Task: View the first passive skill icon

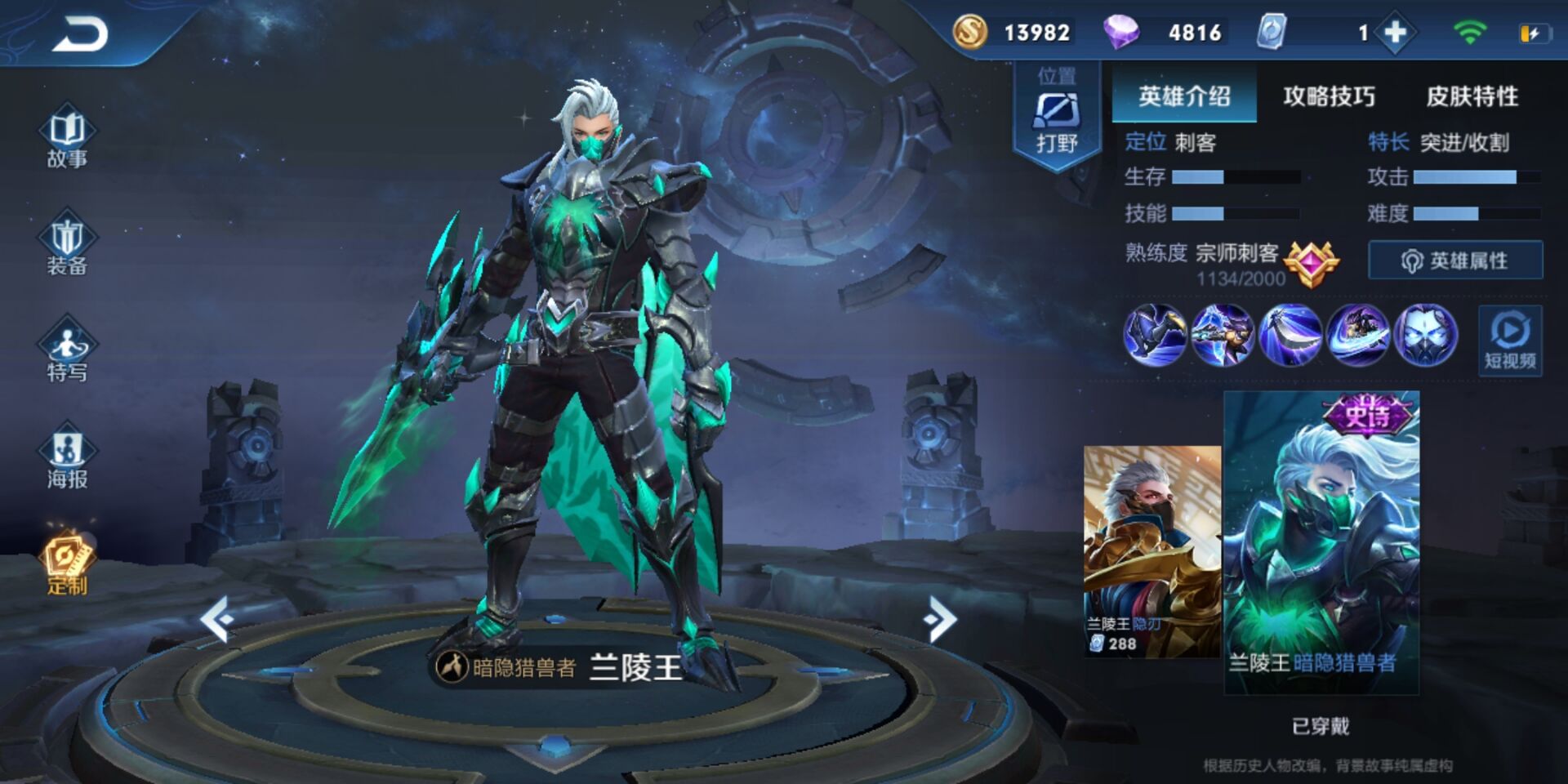Action: 1155,335
